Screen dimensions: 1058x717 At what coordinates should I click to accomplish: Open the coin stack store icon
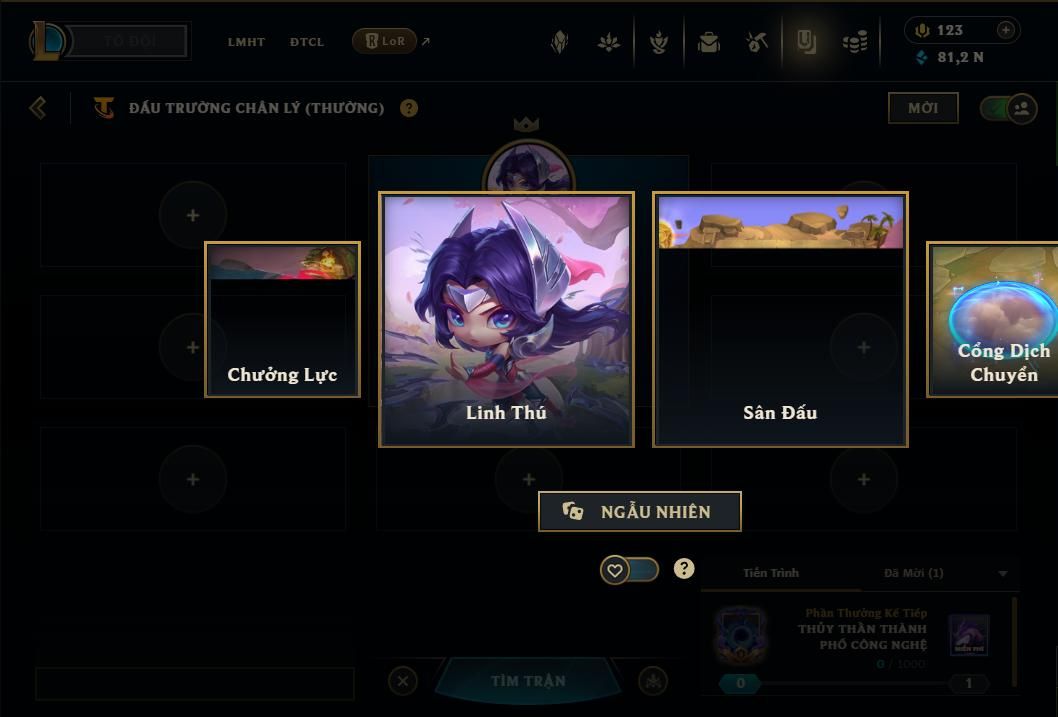point(854,42)
